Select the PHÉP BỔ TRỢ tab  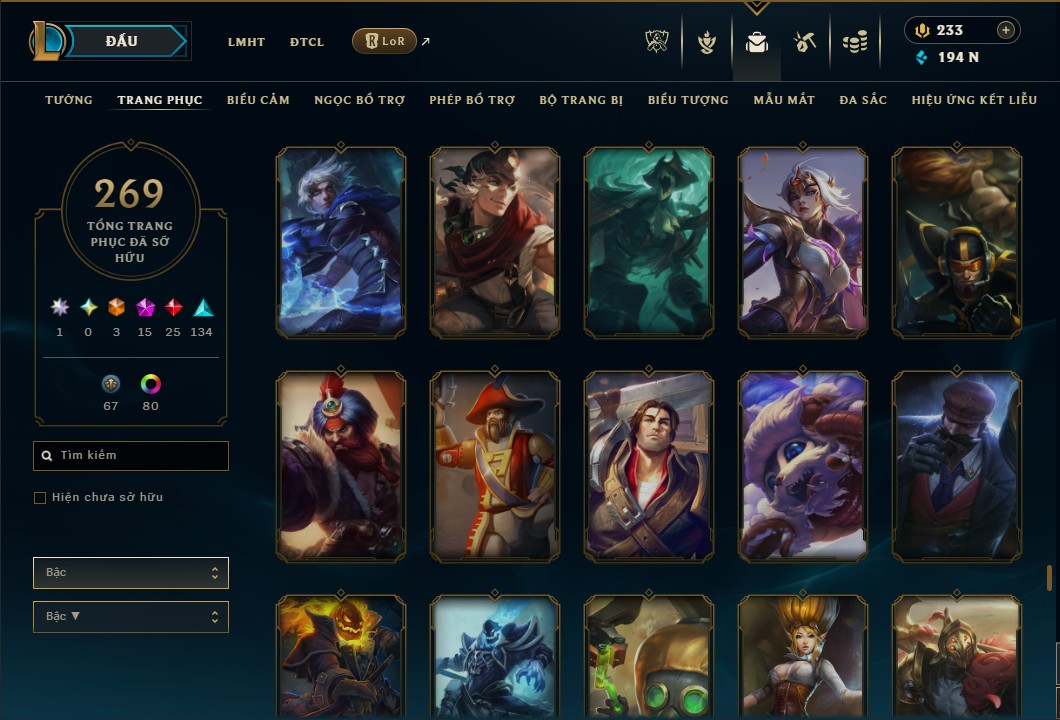click(472, 100)
